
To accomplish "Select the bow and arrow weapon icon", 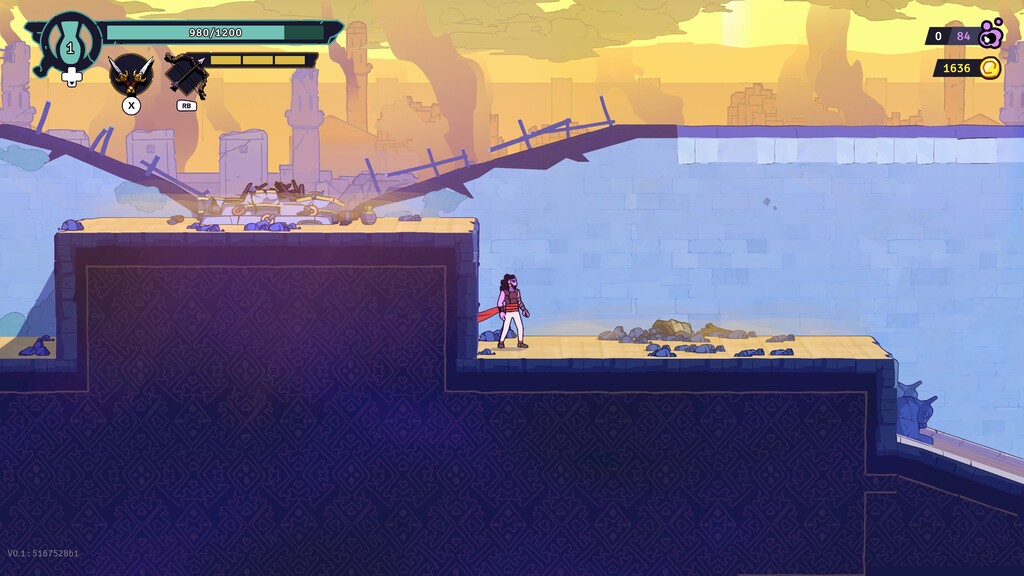I will click(x=186, y=73).
